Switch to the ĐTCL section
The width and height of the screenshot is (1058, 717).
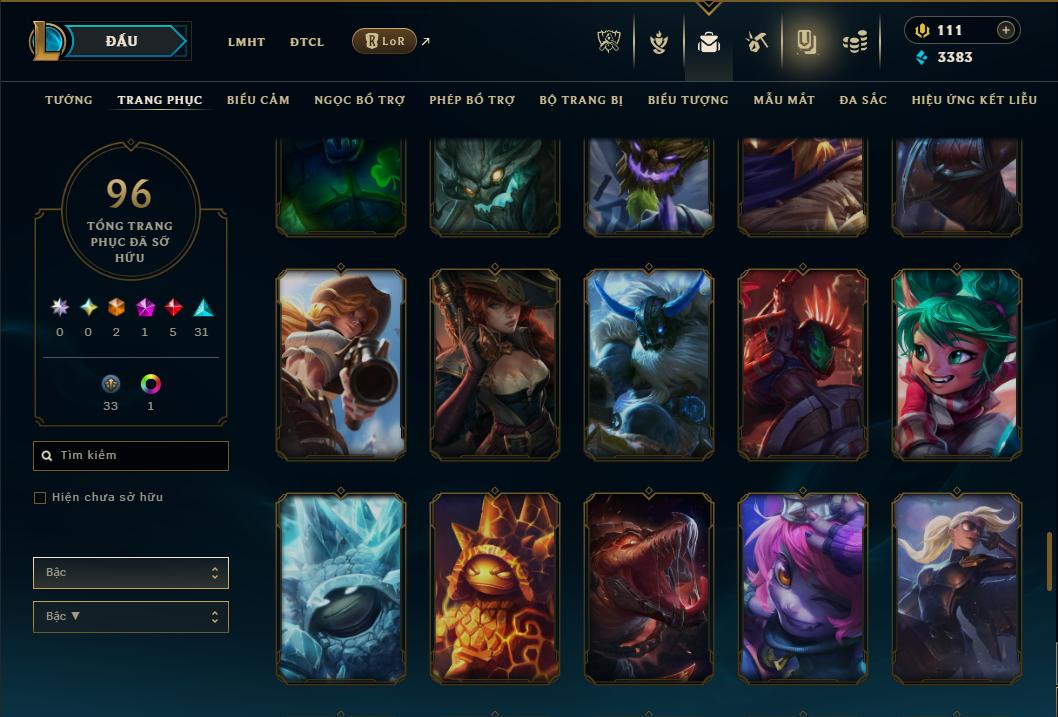(x=307, y=42)
